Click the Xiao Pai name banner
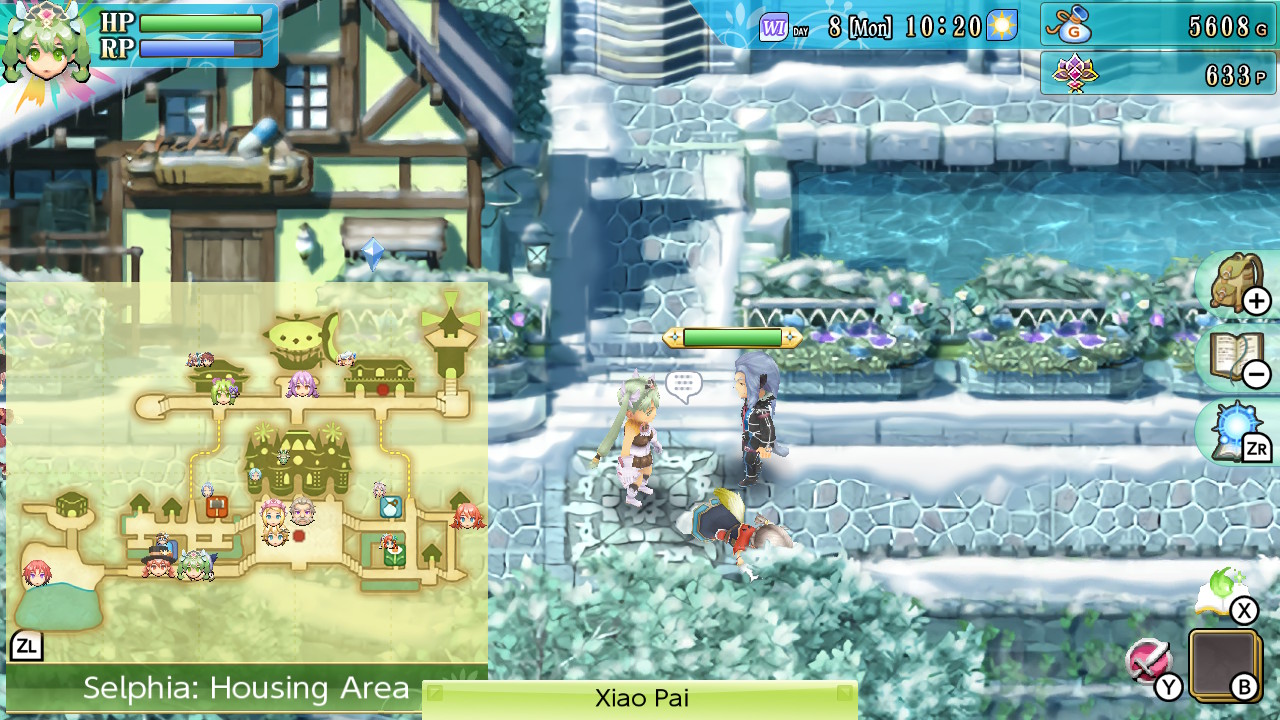 640,698
